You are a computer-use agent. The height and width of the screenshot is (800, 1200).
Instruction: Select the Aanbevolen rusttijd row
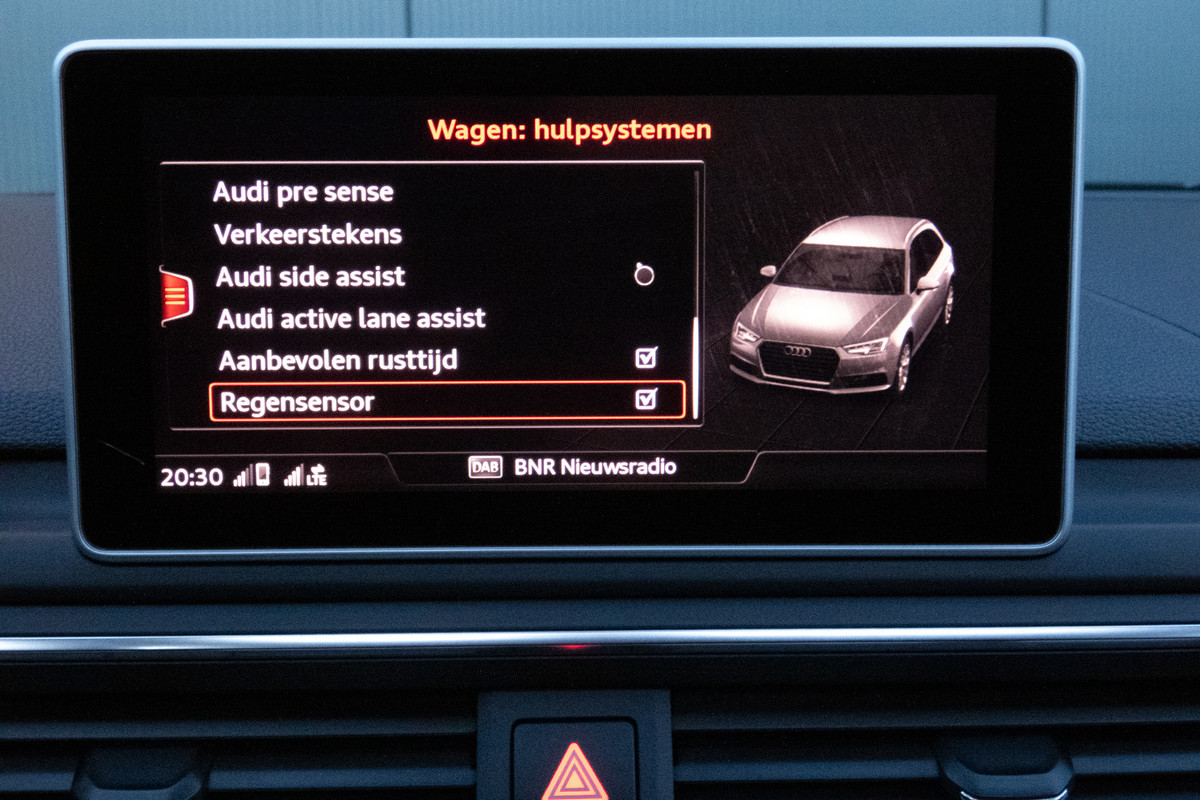[x=338, y=360]
